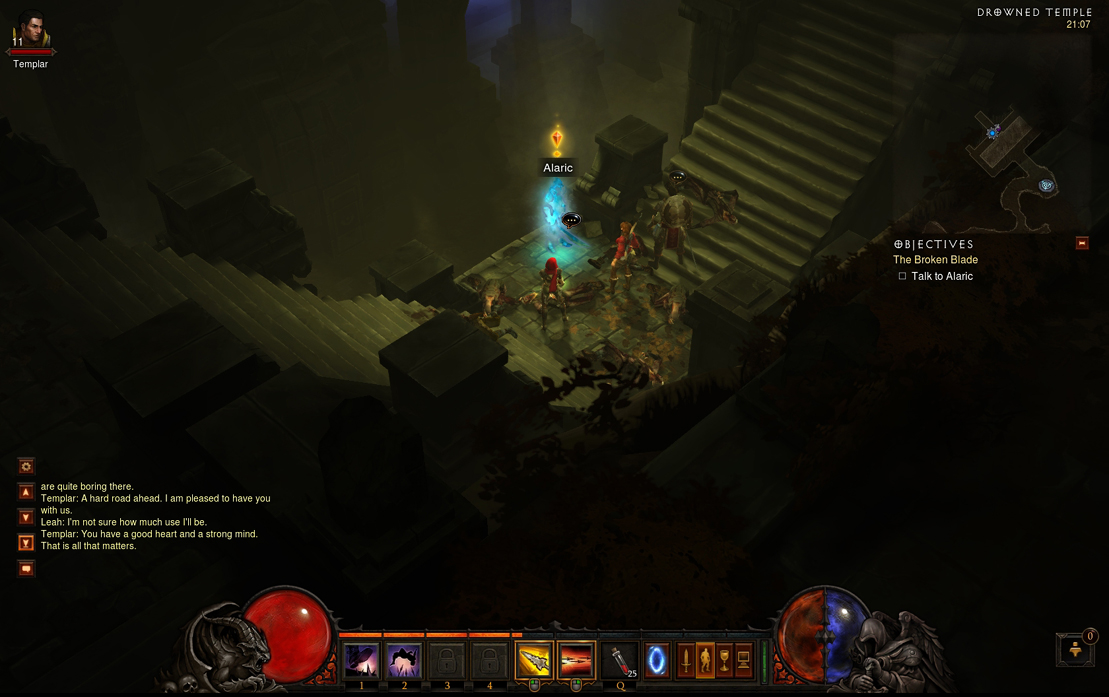Viewport: 1109px width, 697px height.
Task: Activate the red multi-arrow secondary skill
Action: 577,661
